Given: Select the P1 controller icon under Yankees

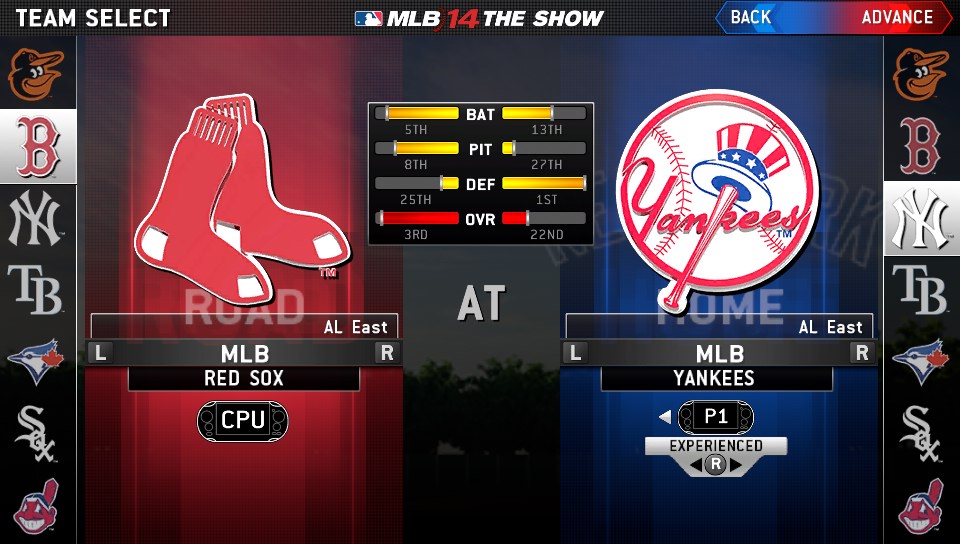Looking at the screenshot, I should point(716,417).
